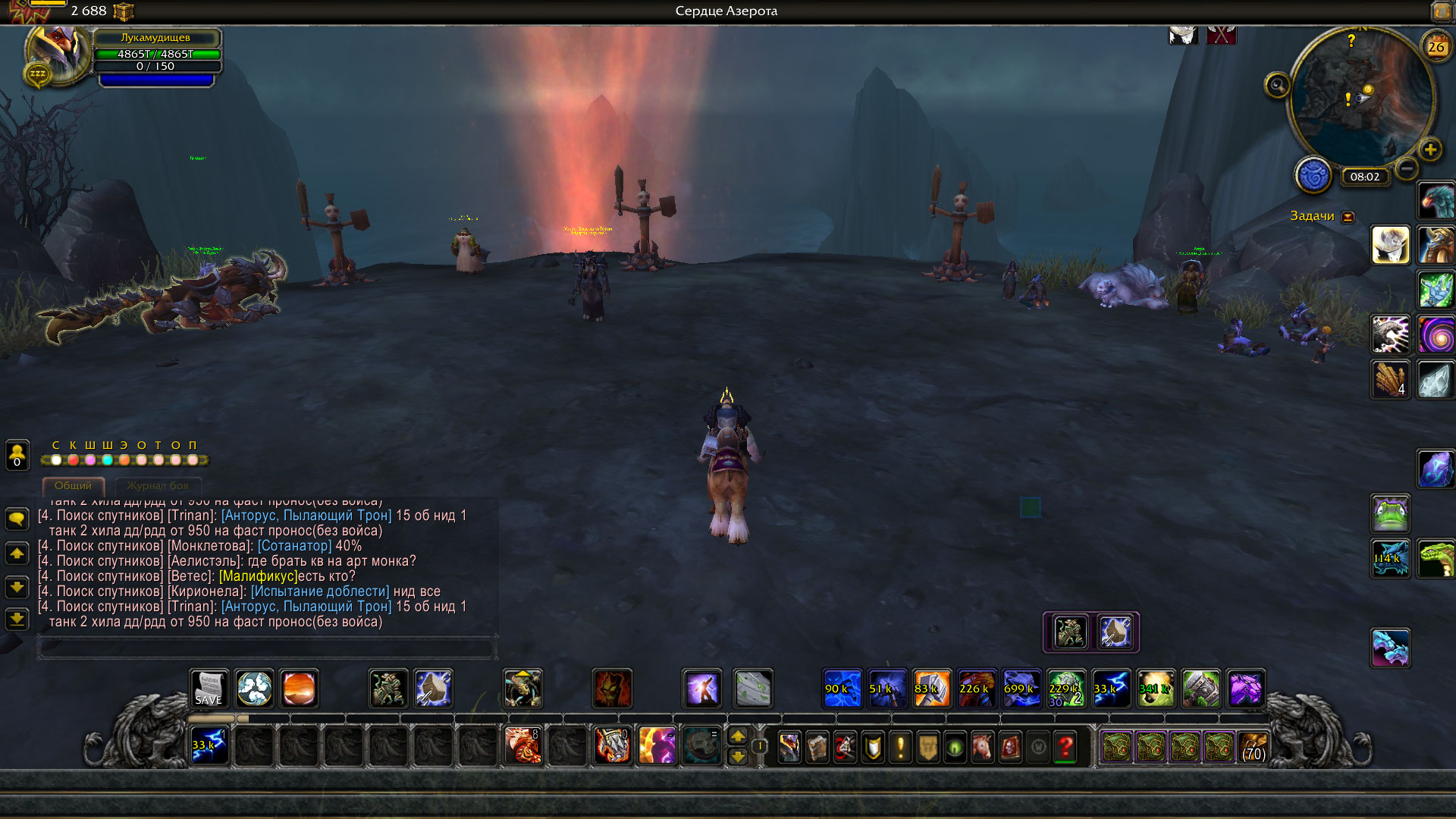Open the chat menu speech bubble button

[17, 519]
